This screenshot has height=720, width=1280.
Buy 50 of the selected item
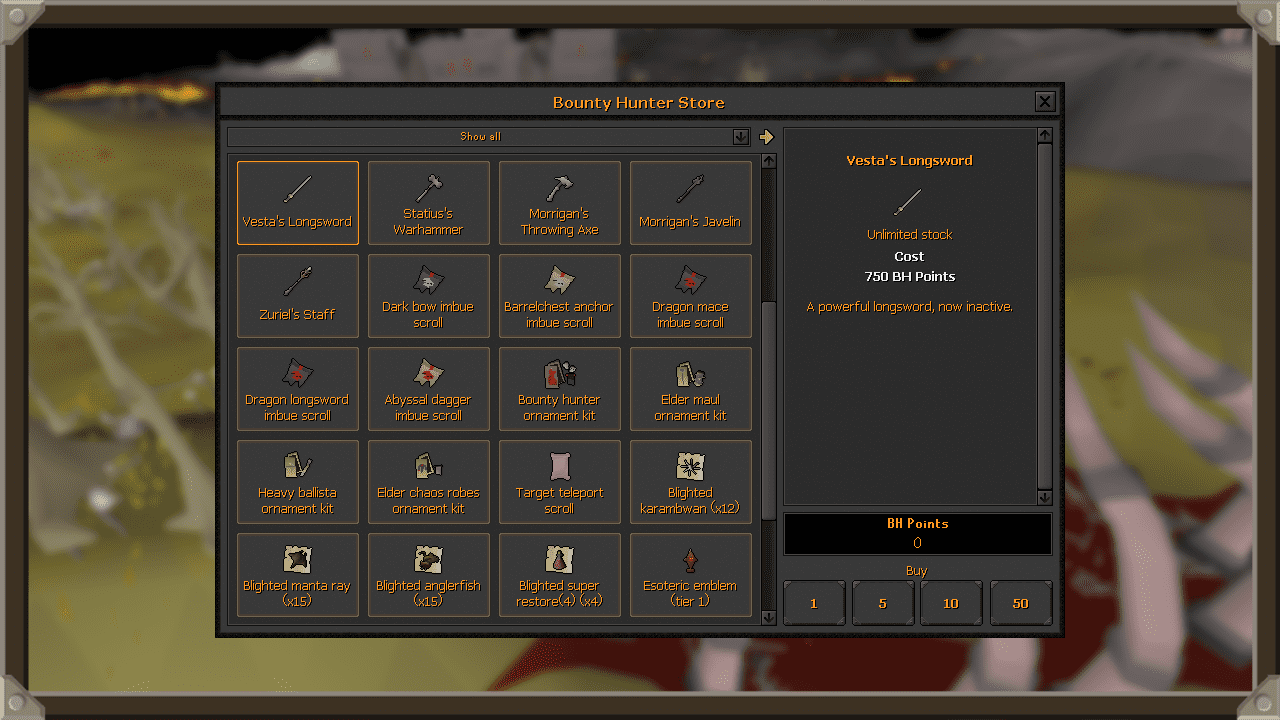[1020, 602]
